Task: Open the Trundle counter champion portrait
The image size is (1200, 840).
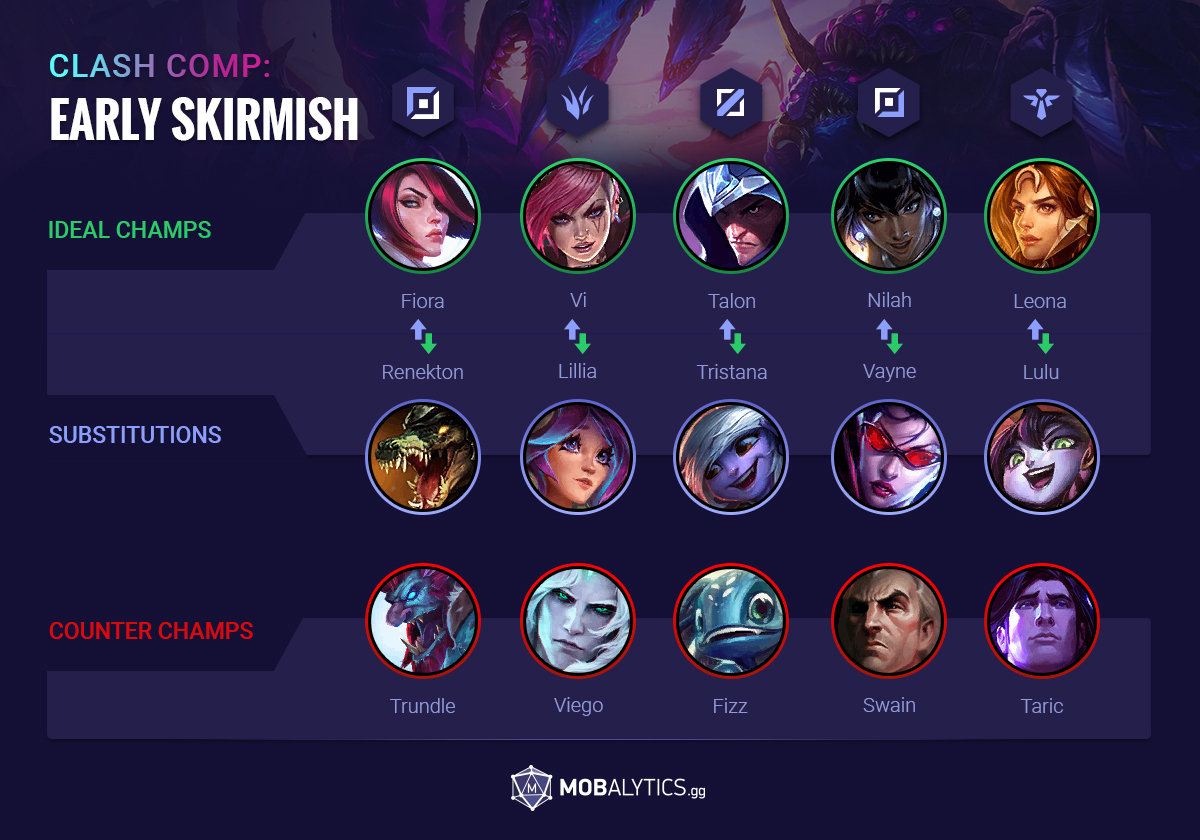Action: point(423,621)
